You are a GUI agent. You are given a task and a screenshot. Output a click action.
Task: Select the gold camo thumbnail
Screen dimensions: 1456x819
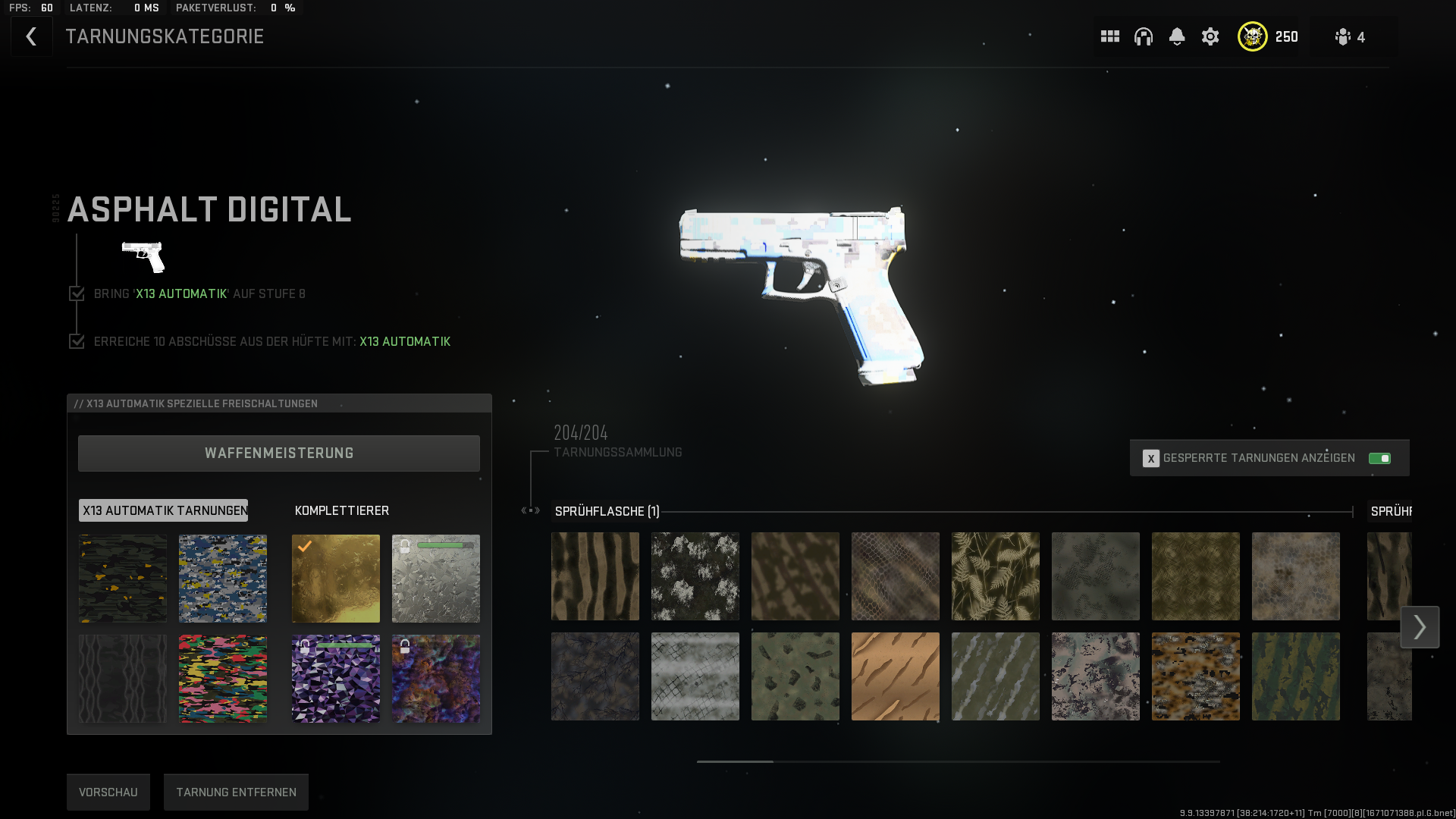click(x=336, y=579)
